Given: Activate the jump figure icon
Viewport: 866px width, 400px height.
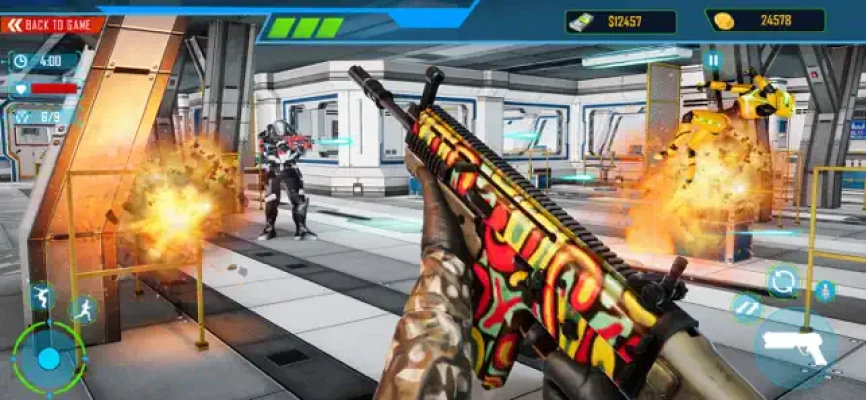Looking at the screenshot, I should [x=40, y=295].
